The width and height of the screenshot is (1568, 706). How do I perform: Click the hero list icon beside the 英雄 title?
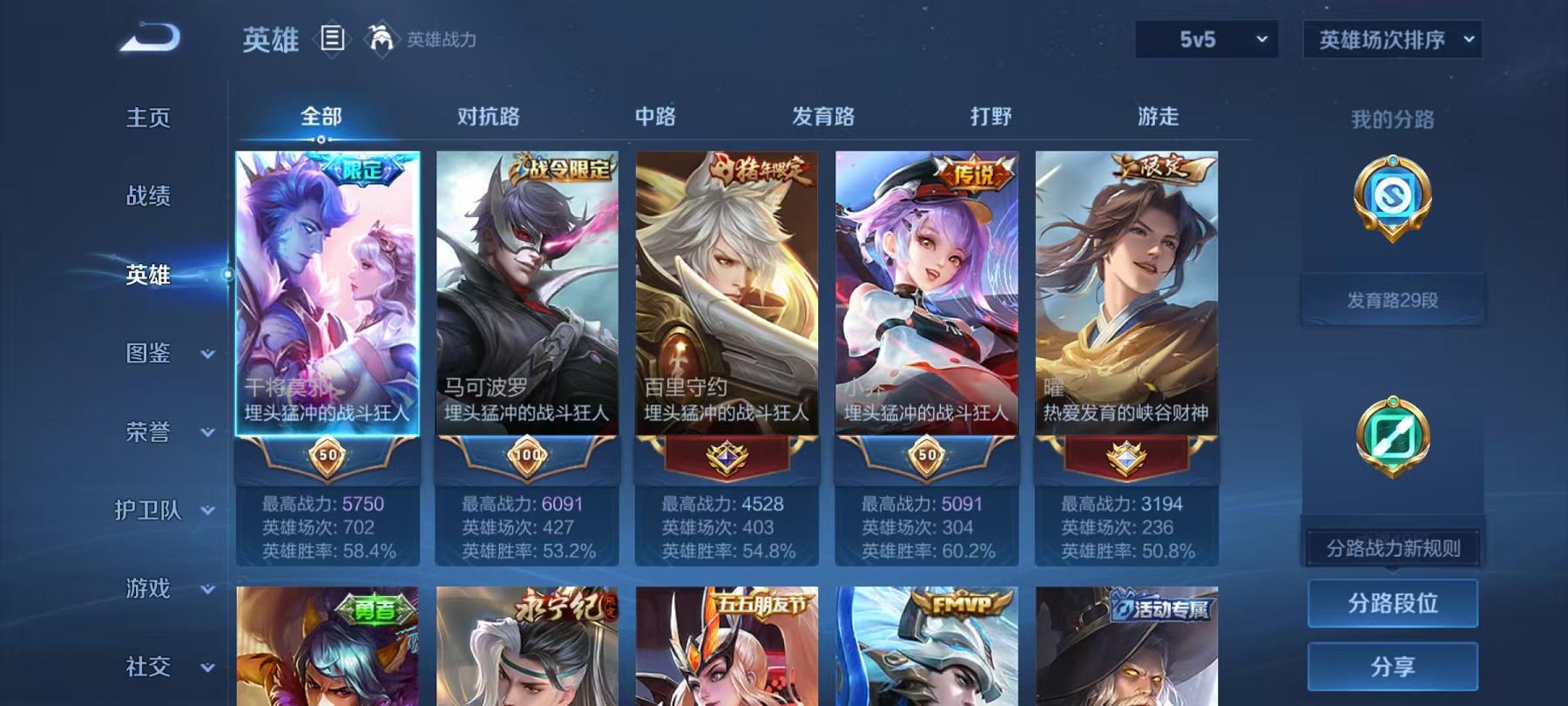point(334,38)
